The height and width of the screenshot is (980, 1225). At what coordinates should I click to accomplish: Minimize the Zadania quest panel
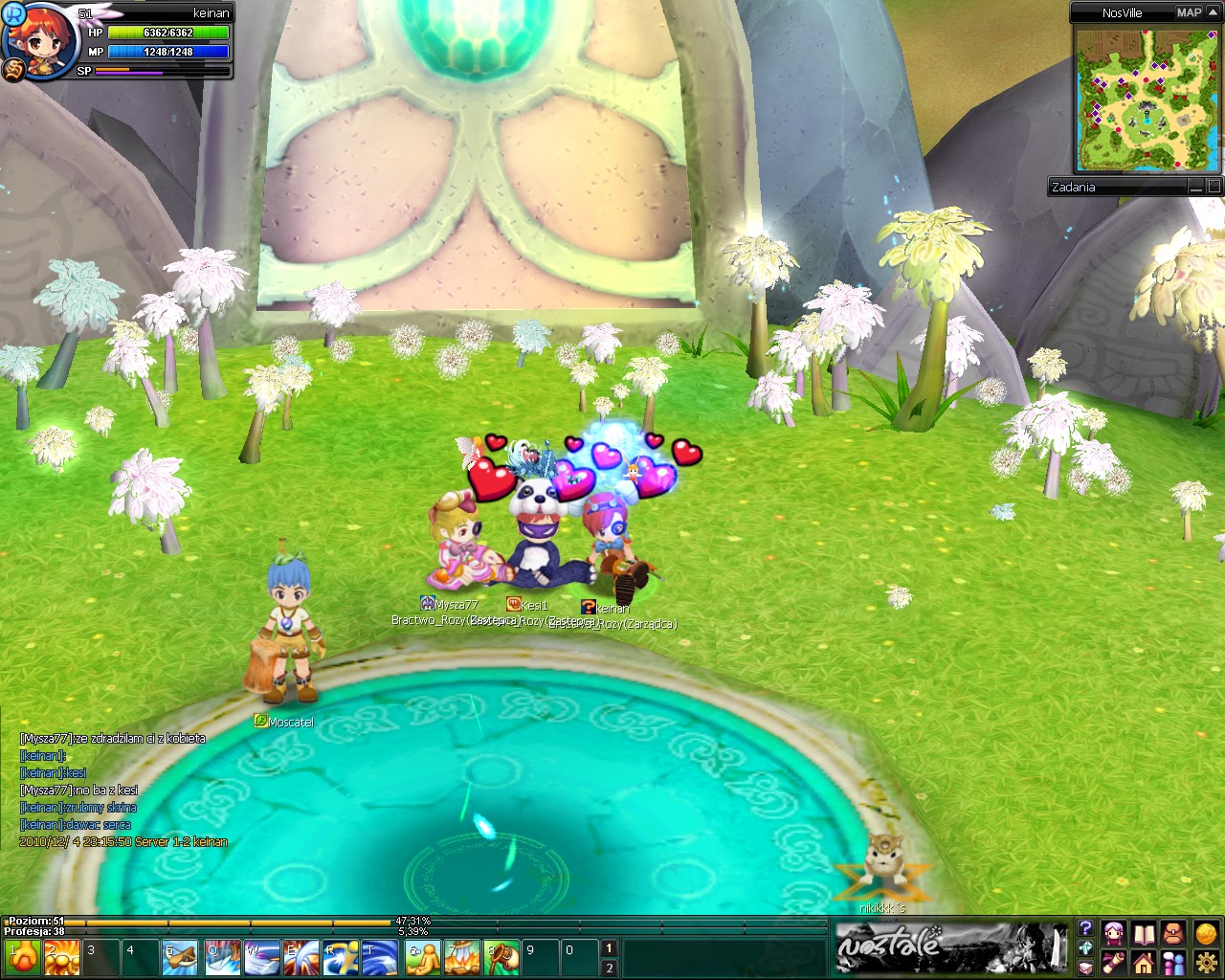[1197, 188]
